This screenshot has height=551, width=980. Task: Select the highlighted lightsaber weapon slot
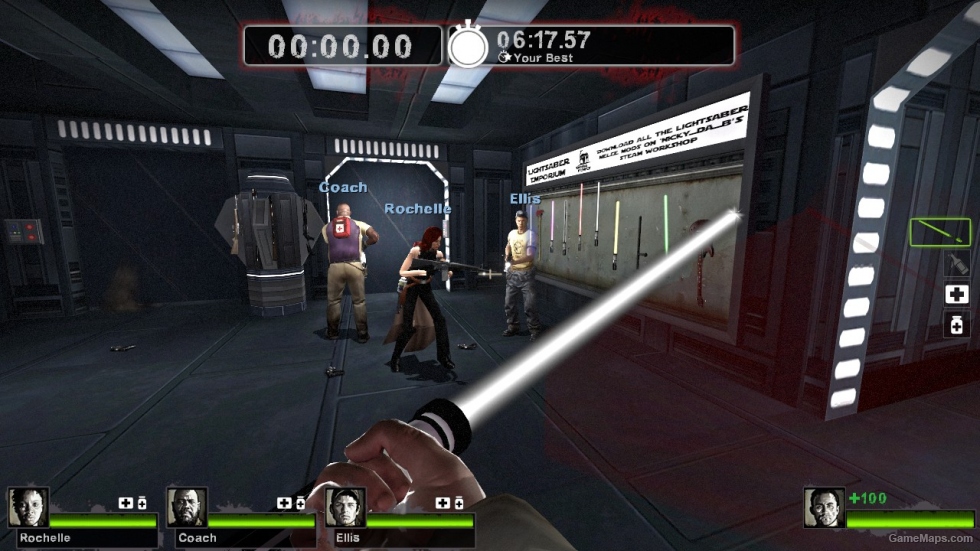(940, 232)
